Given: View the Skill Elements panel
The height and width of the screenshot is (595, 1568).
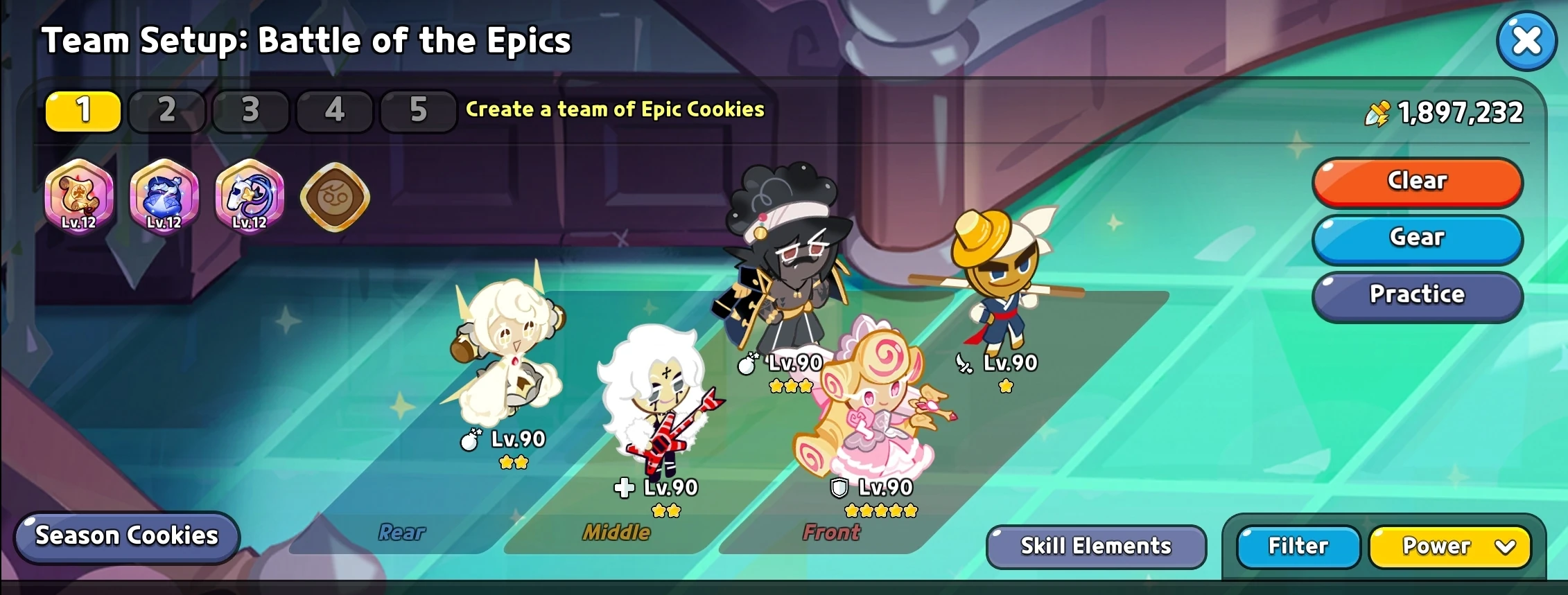Looking at the screenshot, I should tap(1095, 547).
